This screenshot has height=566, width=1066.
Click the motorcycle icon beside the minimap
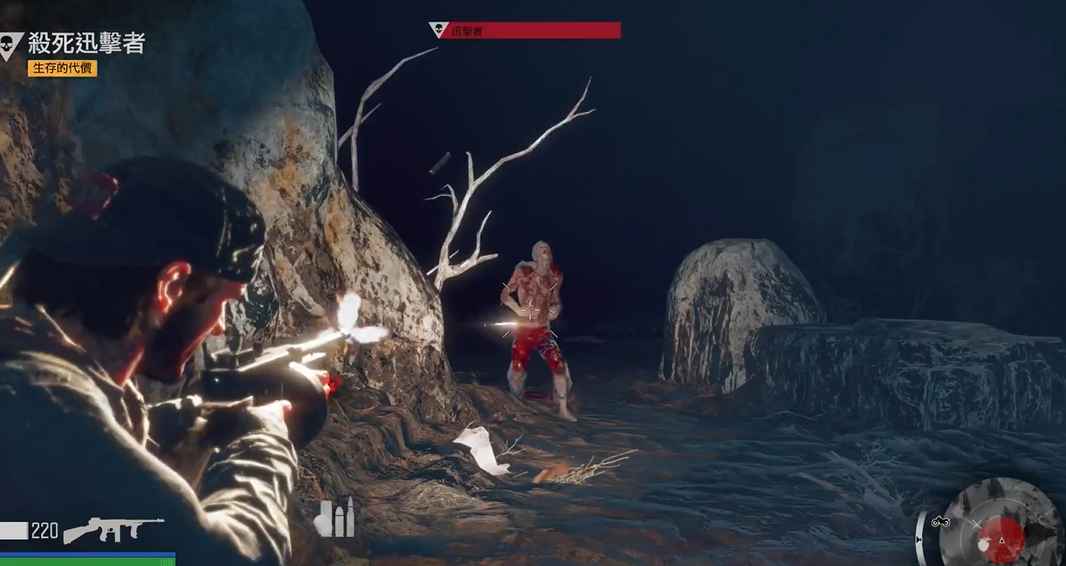click(940, 521)
